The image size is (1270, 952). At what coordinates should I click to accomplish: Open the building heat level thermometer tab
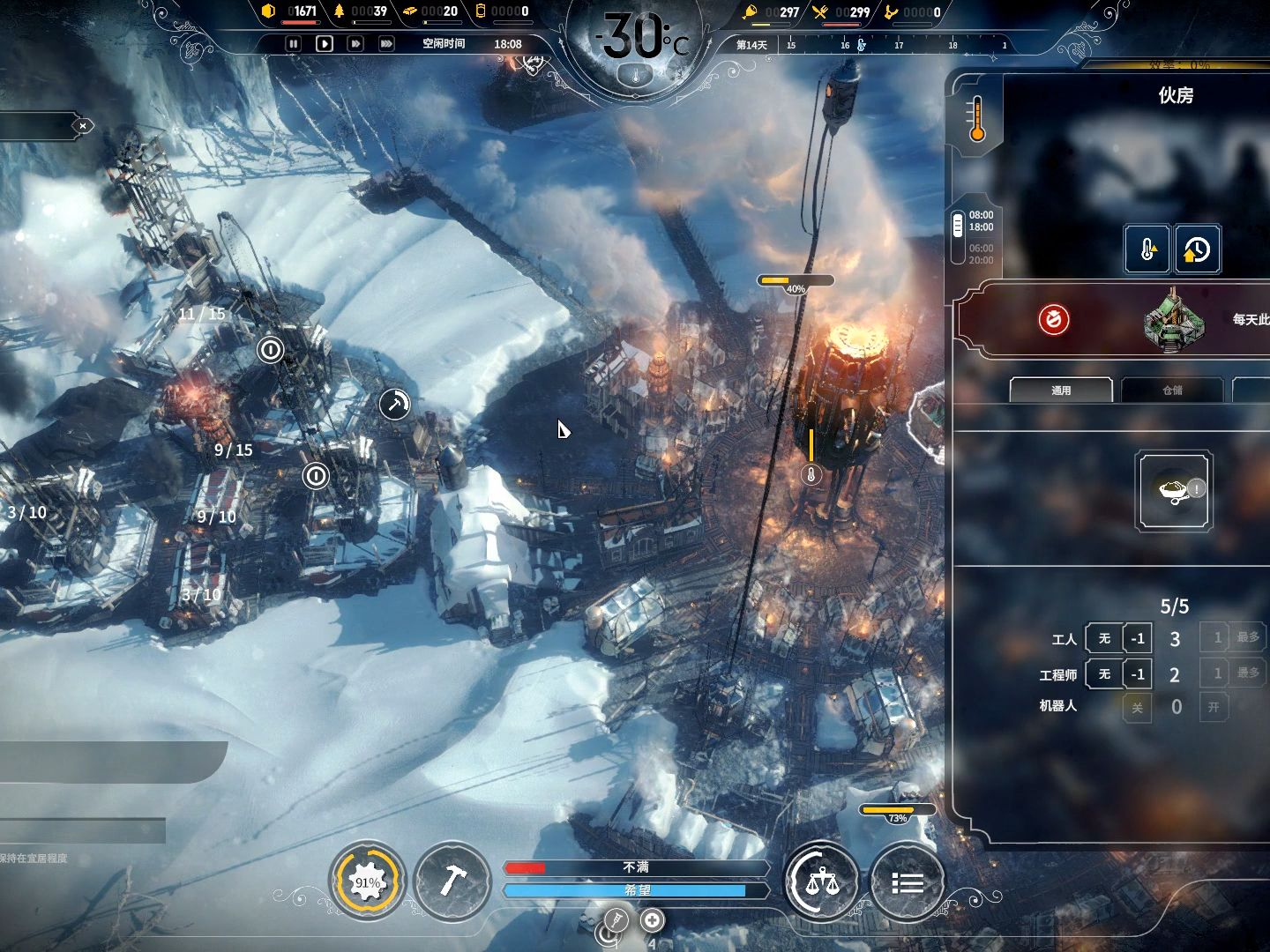coord(975,120)
